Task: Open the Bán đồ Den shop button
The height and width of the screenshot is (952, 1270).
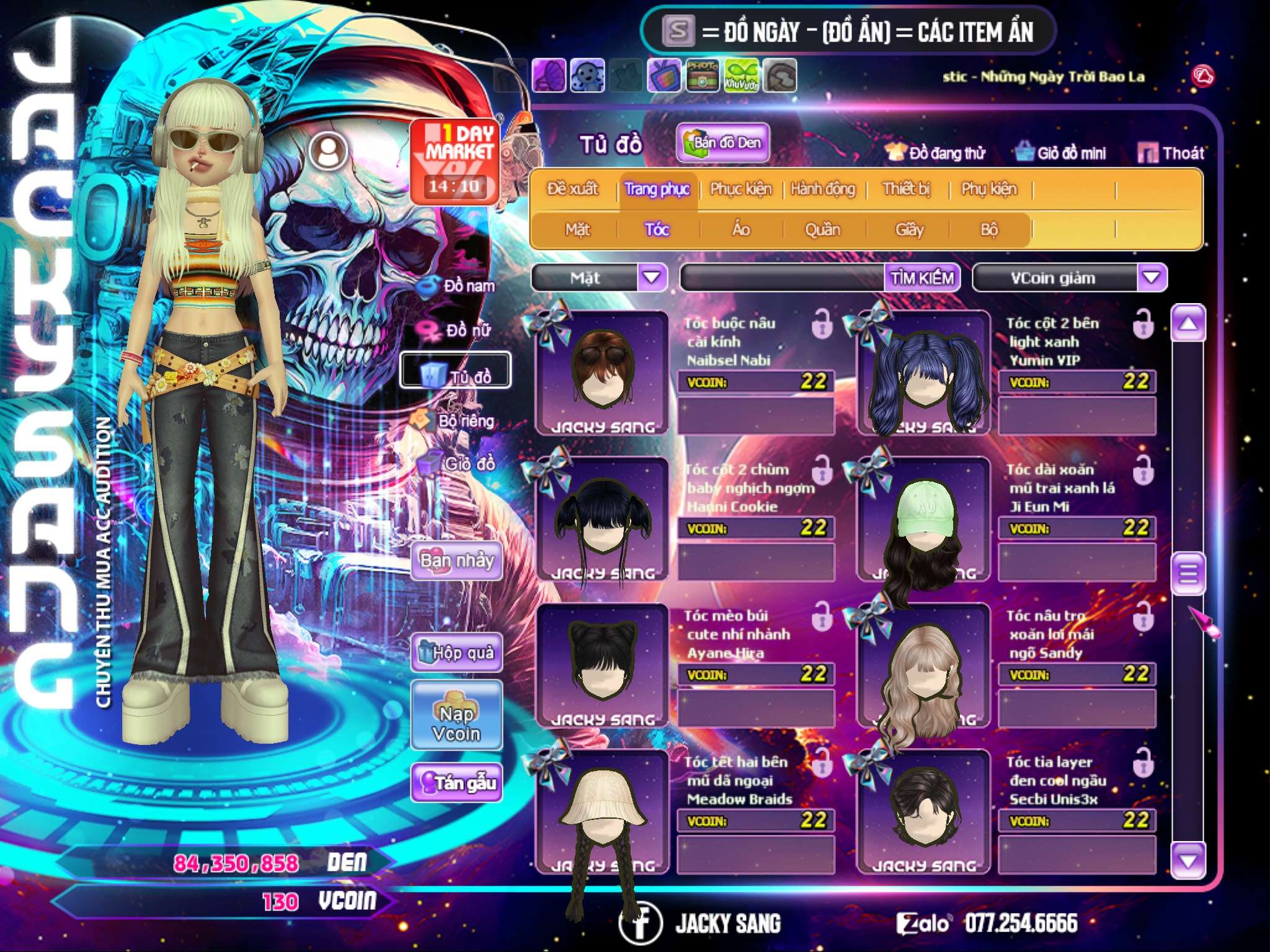Action: tap(723, 143)
